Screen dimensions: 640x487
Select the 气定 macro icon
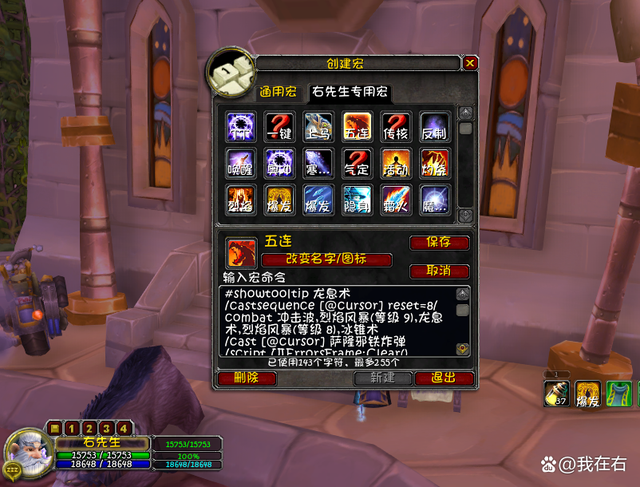[357, 163]
